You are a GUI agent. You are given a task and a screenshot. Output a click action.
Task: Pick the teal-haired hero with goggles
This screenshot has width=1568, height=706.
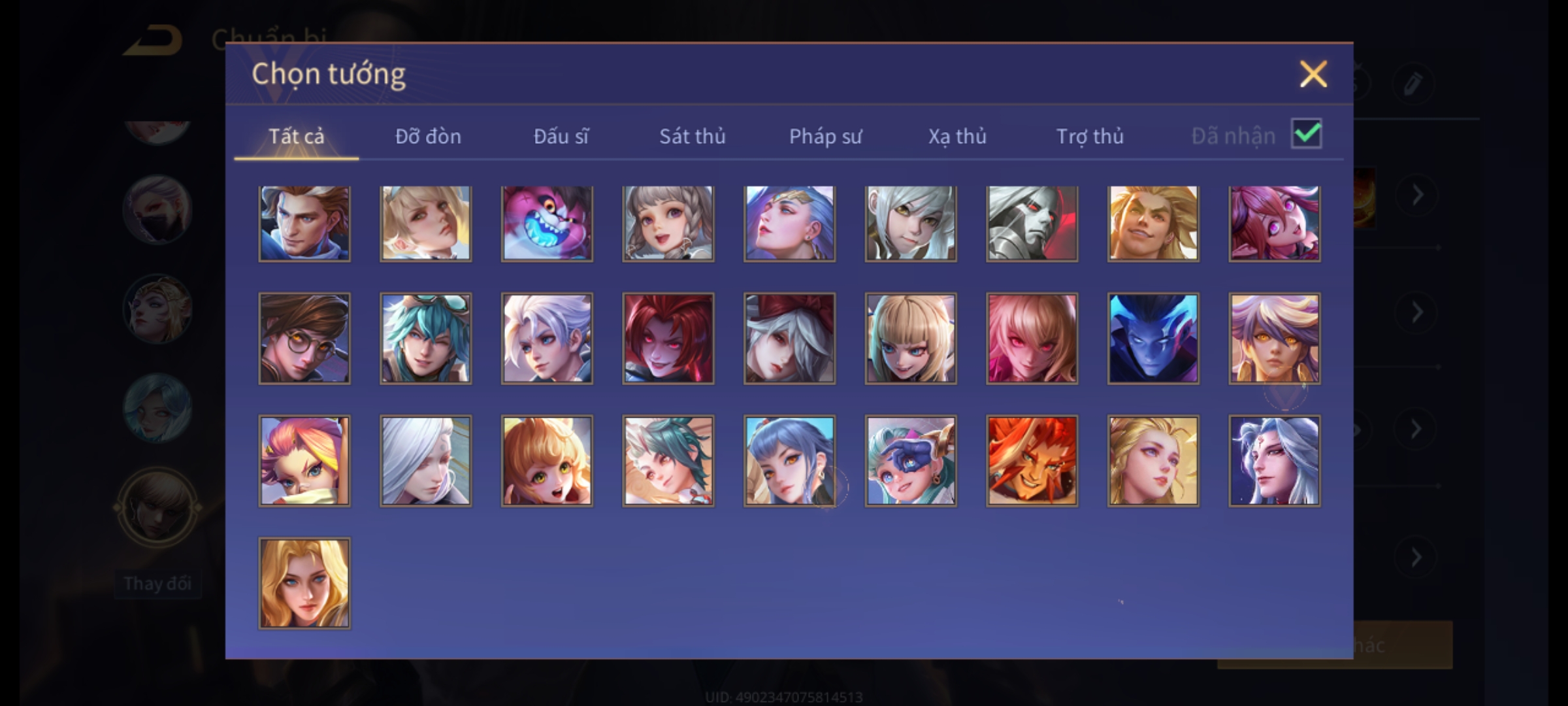pyautogui.click(x=425, y=338)
